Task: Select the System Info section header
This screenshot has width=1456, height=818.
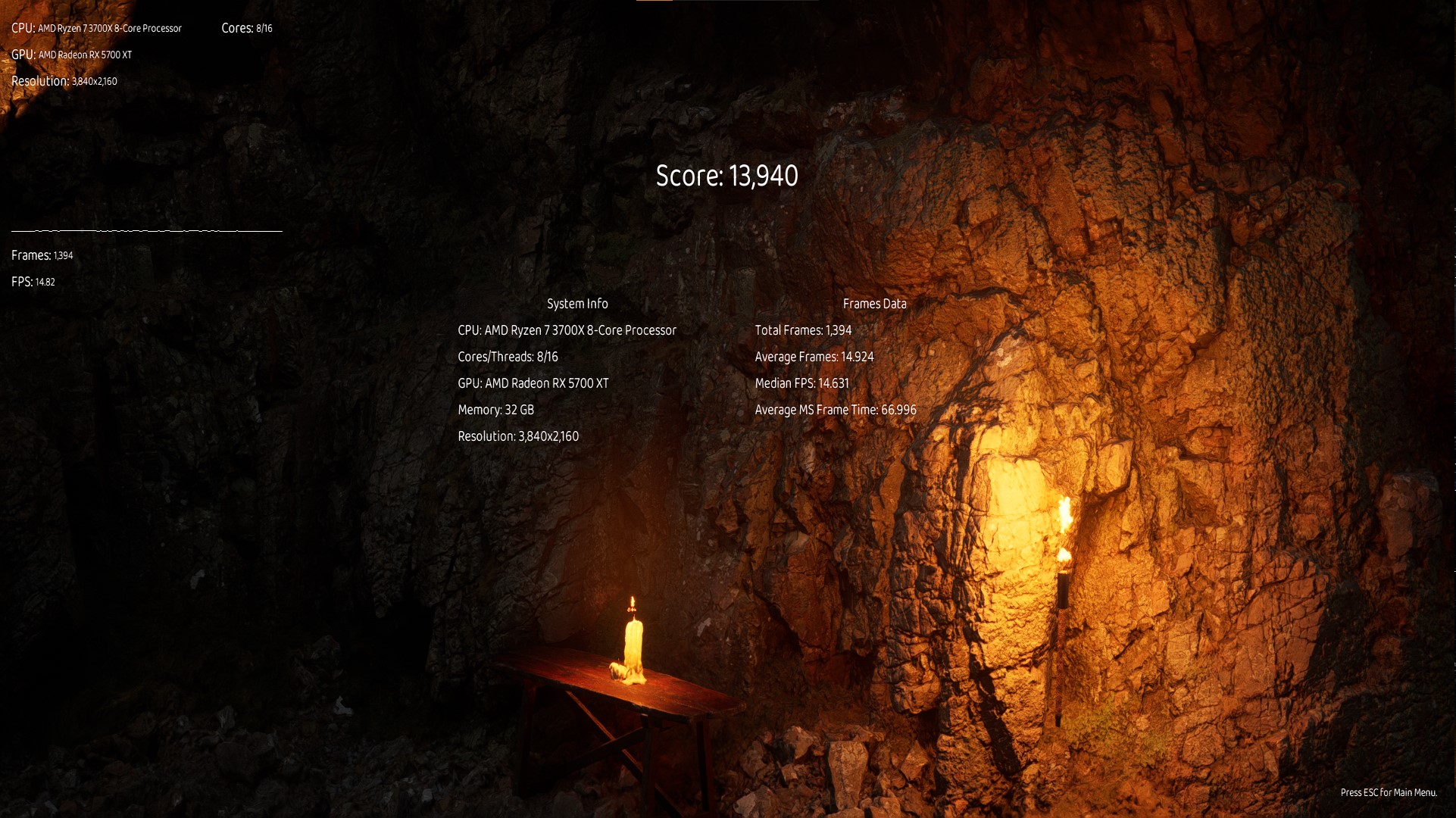Action: click(577, 303)
